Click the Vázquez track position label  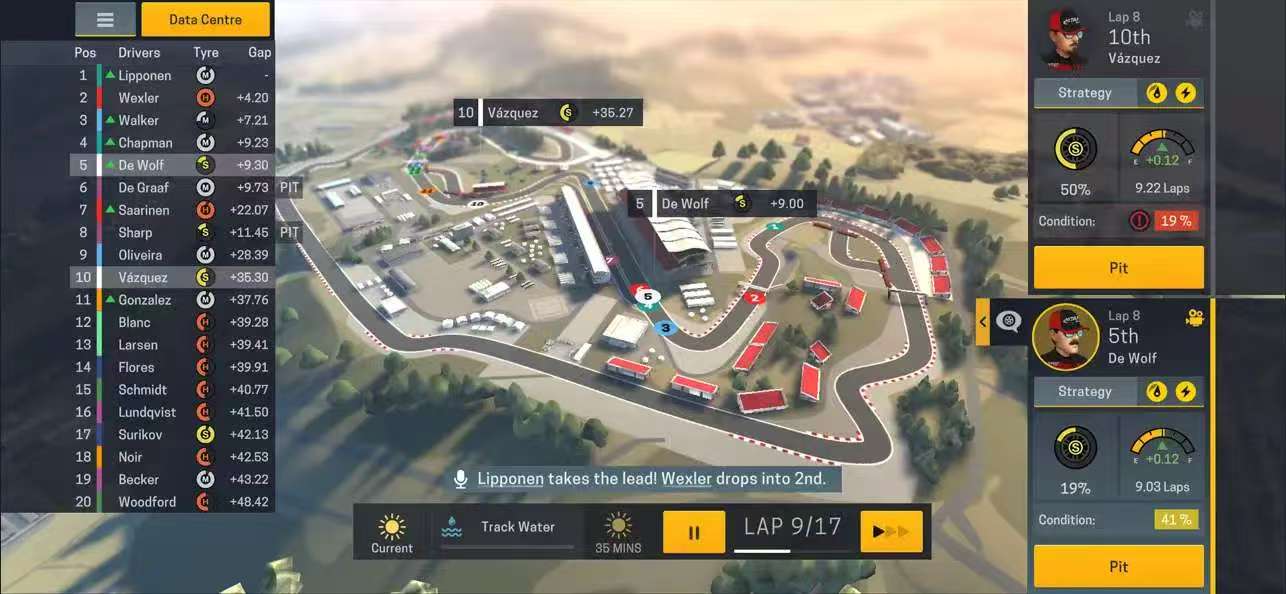point(548,113)
